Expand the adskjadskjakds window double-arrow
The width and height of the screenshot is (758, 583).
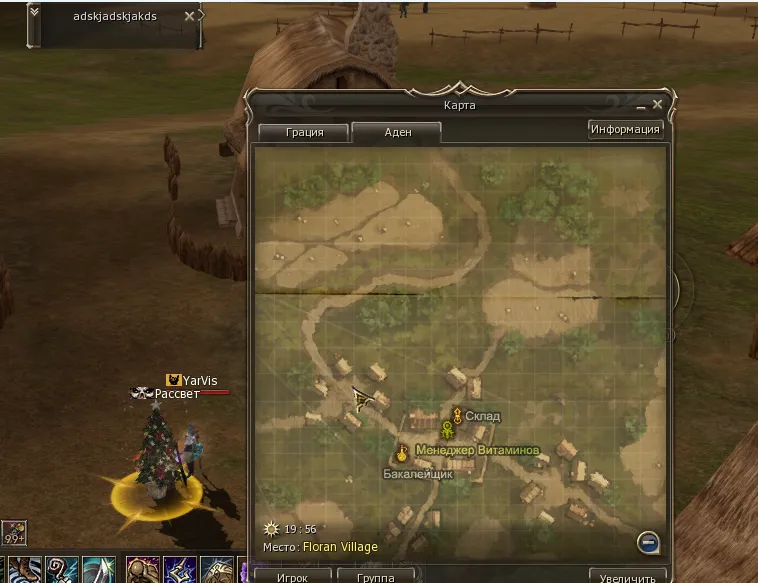[x=34, y=13]
